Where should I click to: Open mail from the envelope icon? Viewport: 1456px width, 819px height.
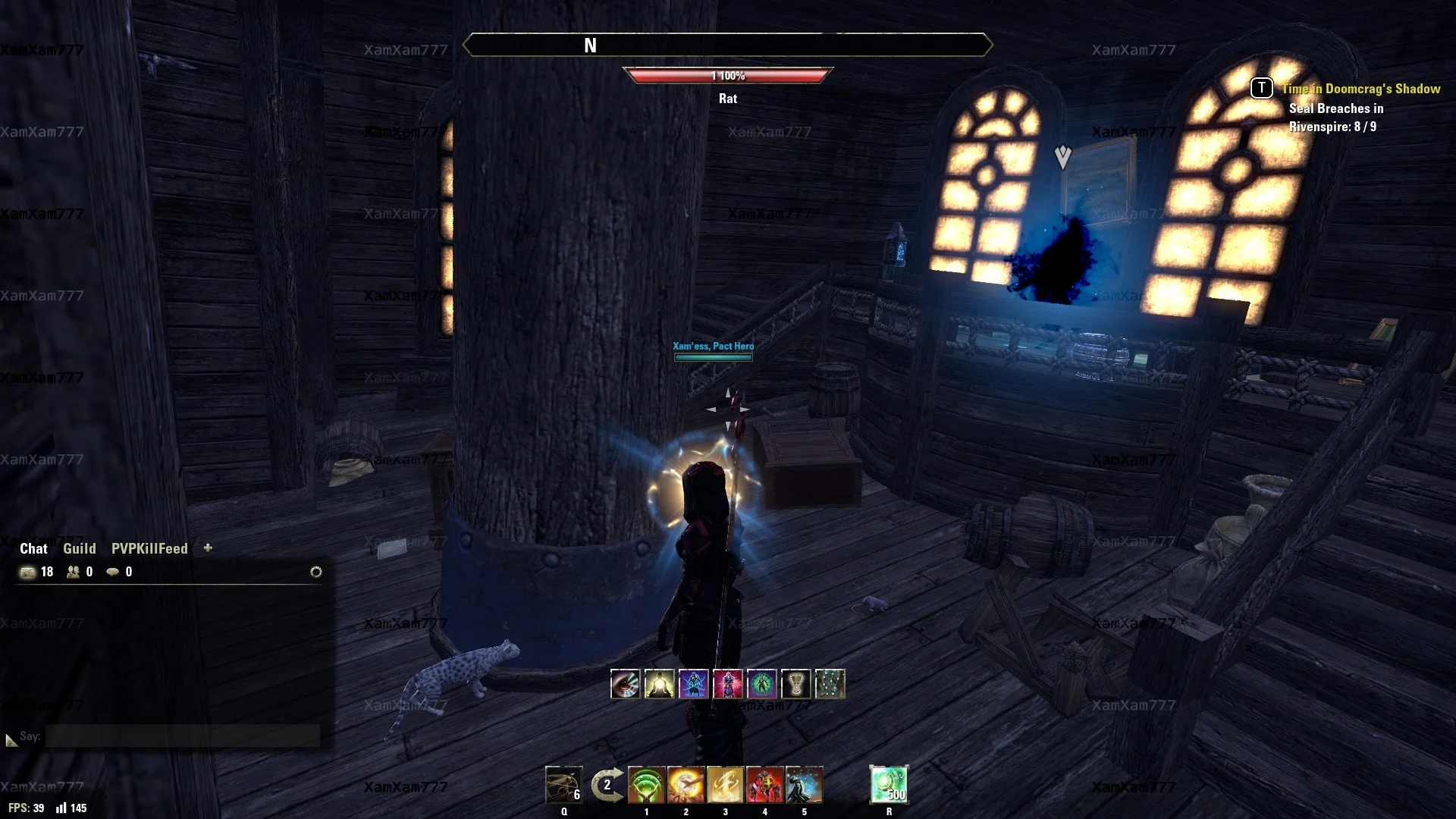coord(28,572)
